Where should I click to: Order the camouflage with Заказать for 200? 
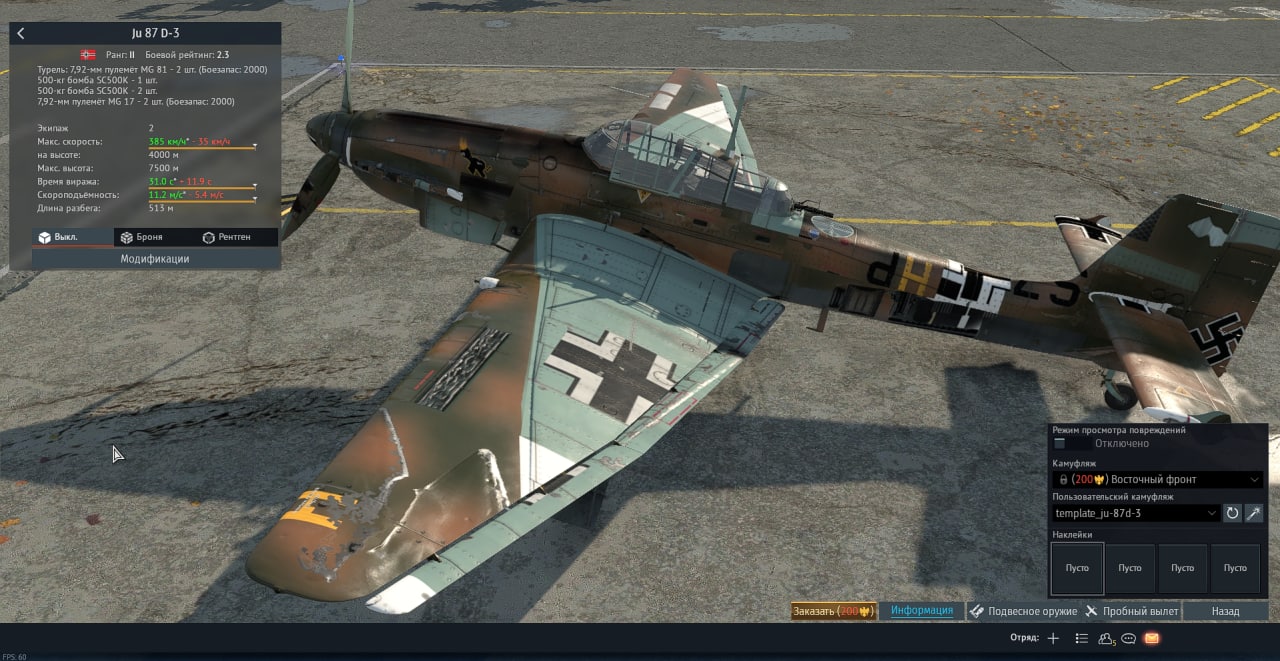coord(833,611)
